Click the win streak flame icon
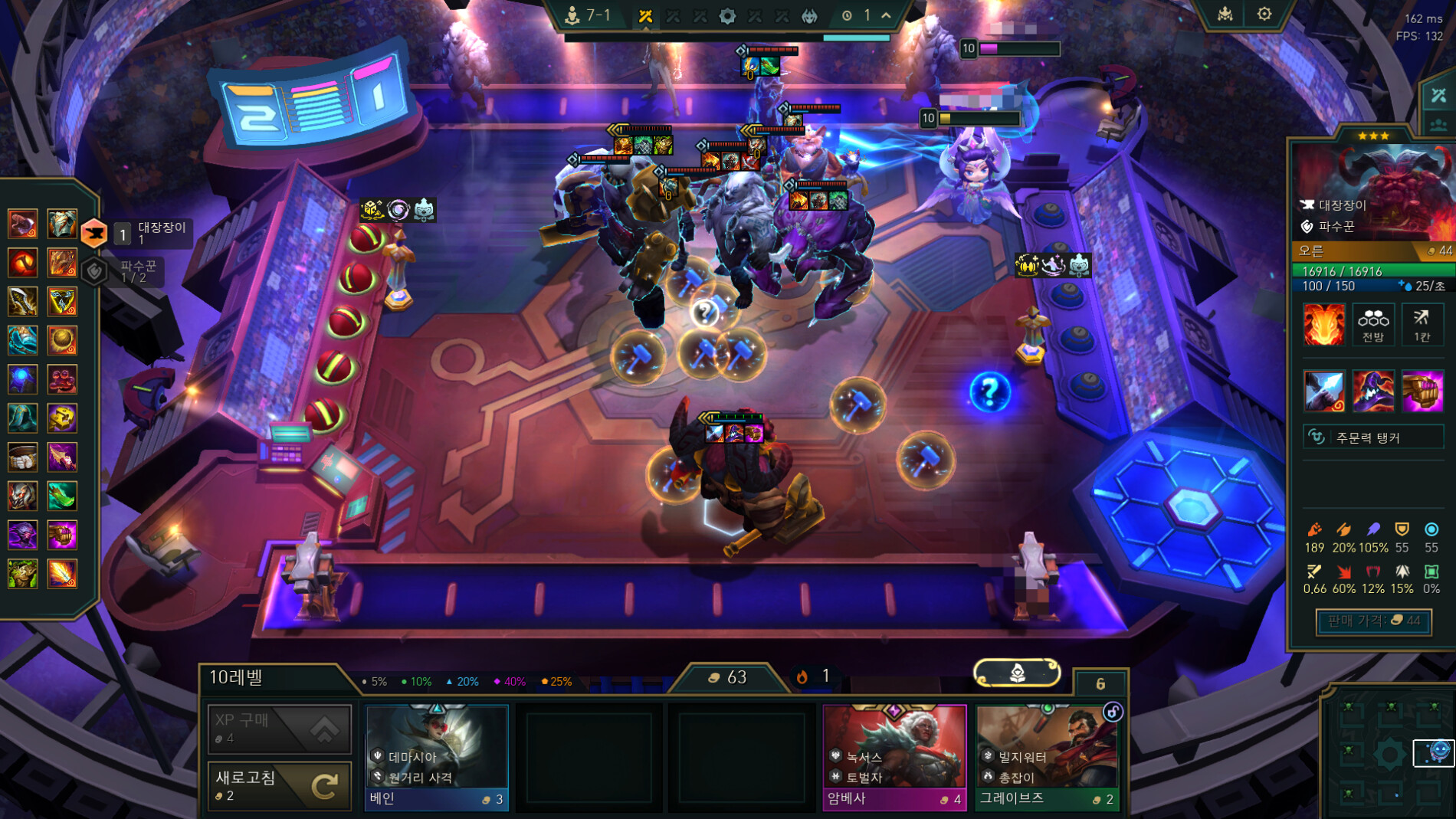 tap(802, 676)
